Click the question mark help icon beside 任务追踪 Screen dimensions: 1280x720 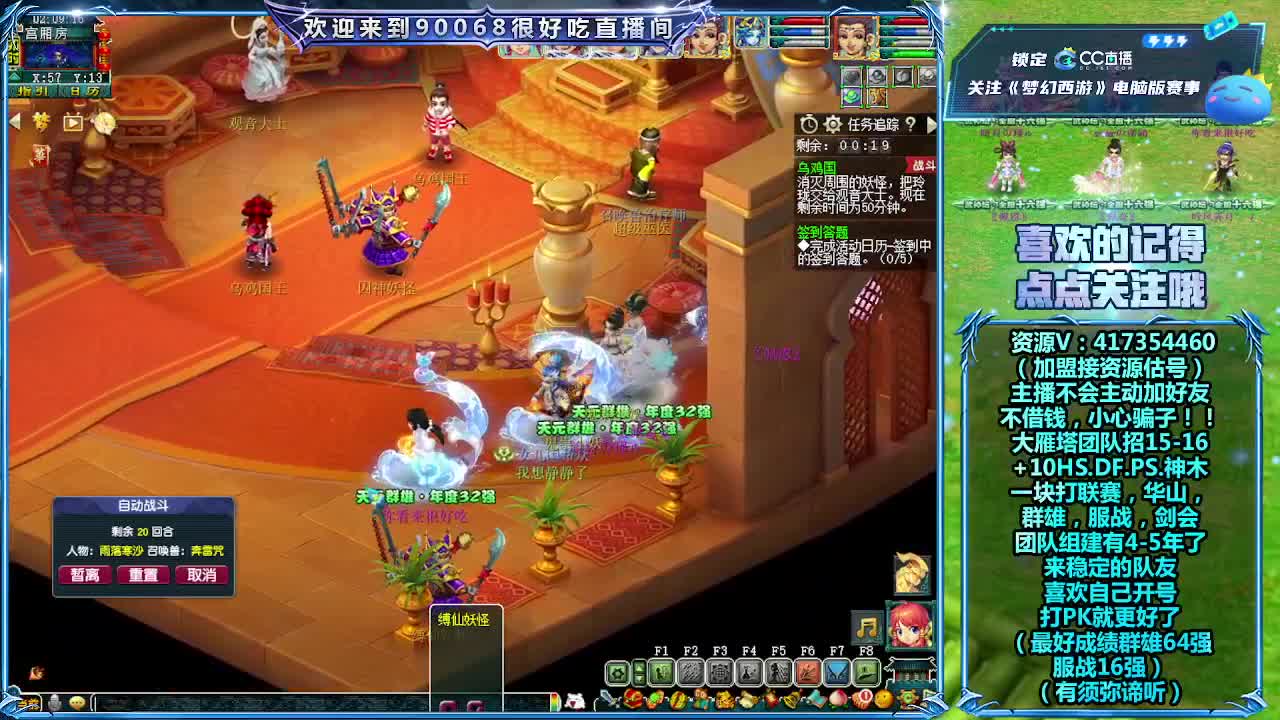[x=910, y=124]
